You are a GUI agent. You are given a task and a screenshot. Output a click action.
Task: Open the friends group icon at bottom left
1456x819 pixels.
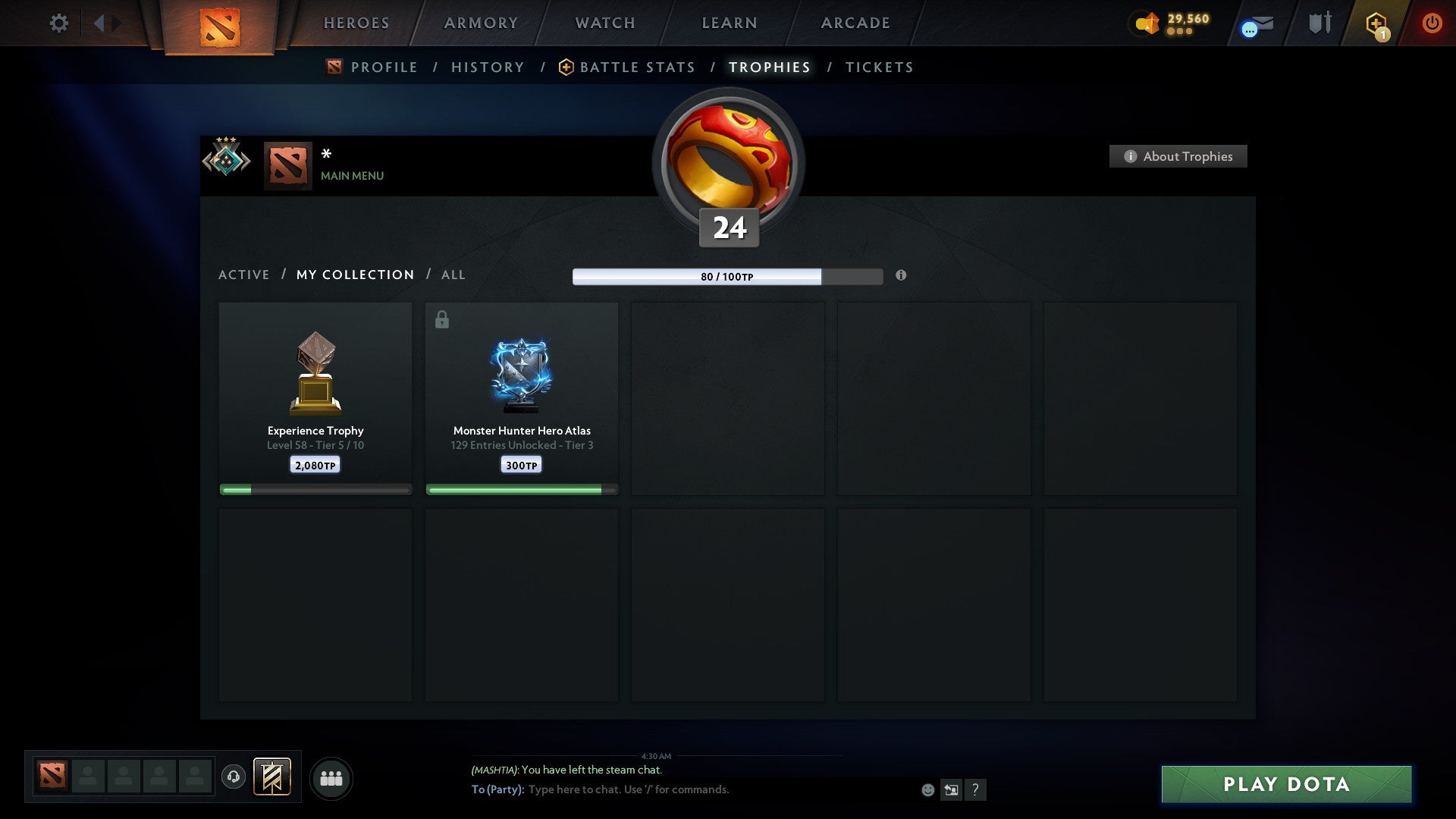(330, 777)
